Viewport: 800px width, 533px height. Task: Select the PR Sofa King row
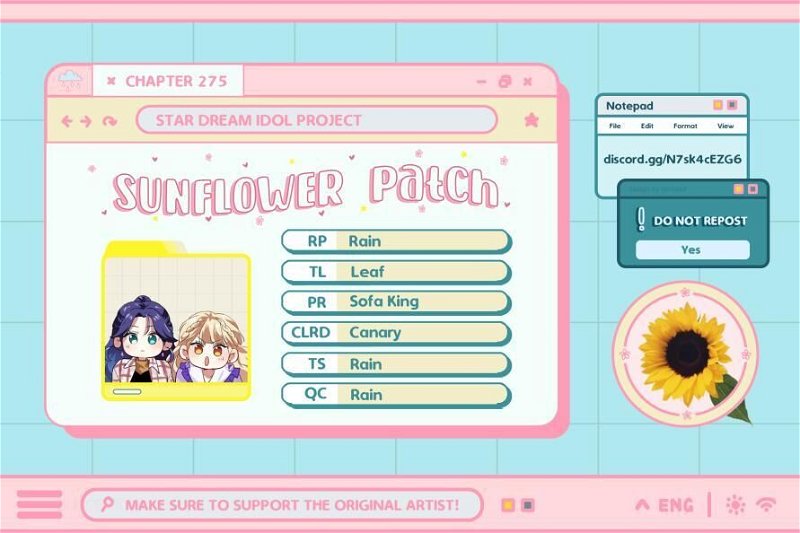[x=396, y=301]
